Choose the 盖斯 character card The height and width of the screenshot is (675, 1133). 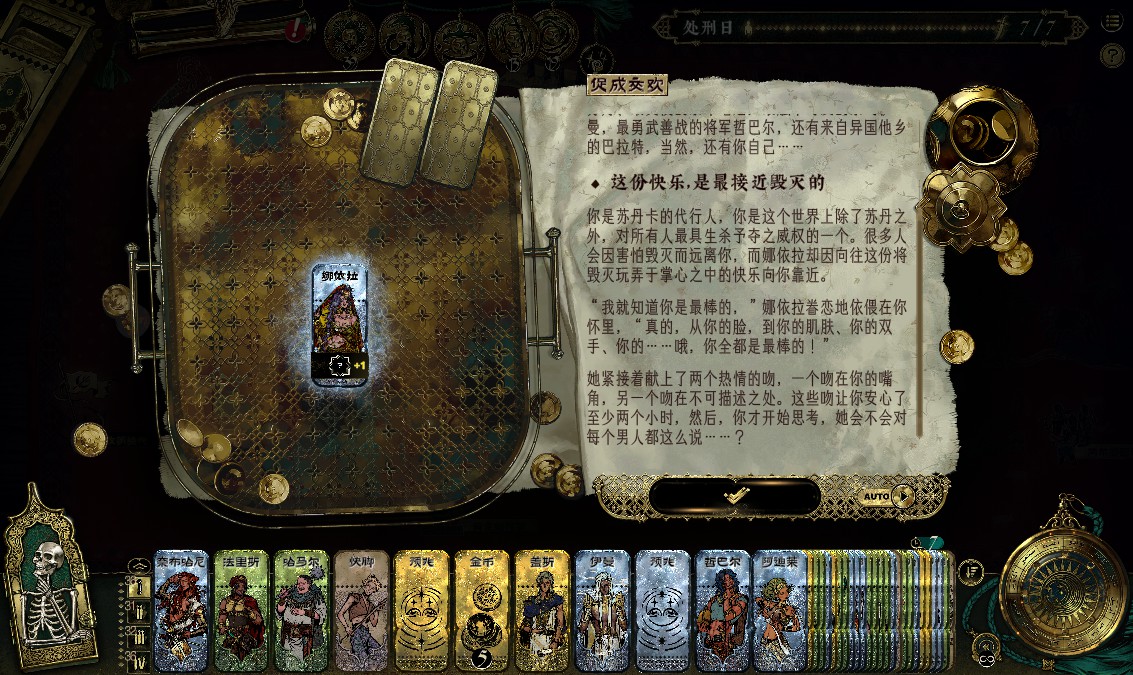point(542,610)
